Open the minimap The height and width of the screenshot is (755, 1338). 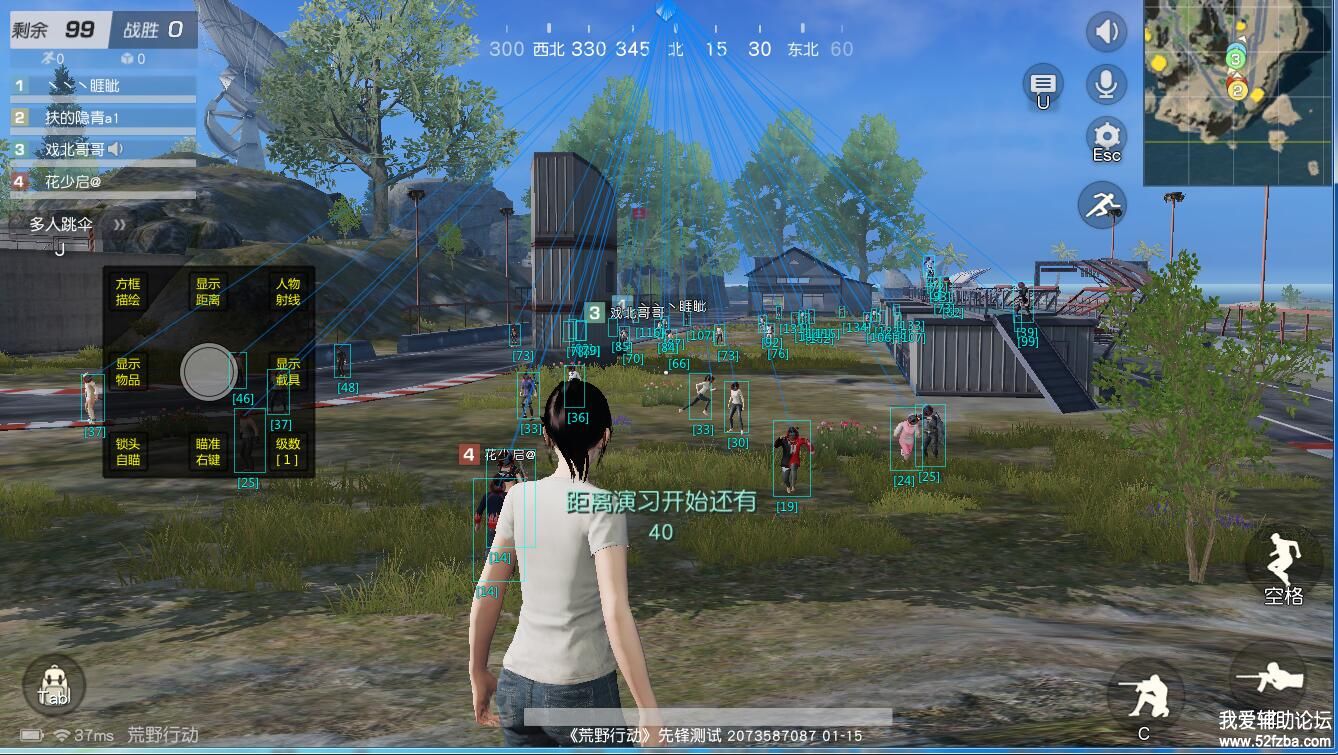click(1238, 92)
